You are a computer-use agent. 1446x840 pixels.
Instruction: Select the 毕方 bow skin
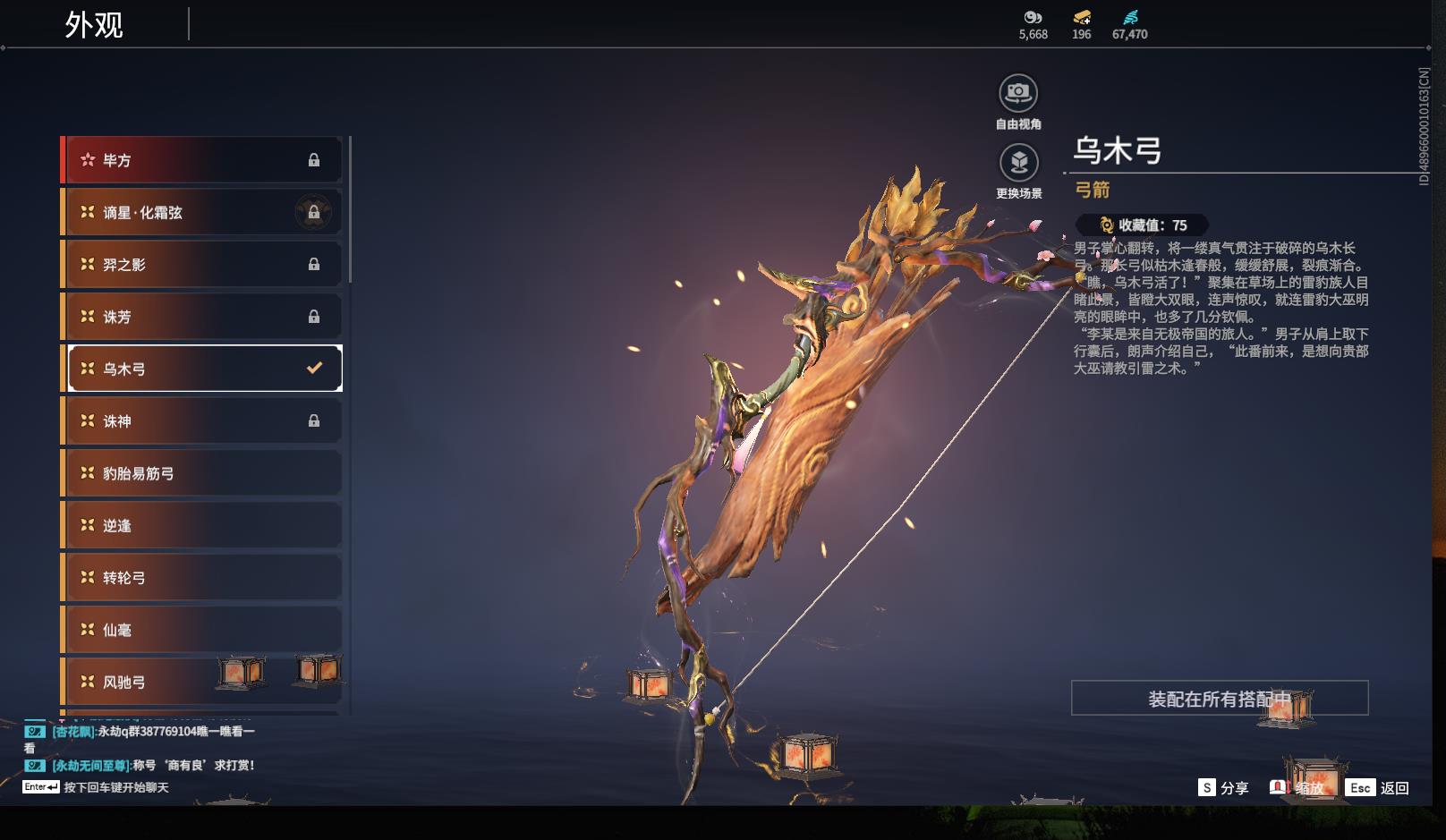[202, 160]
